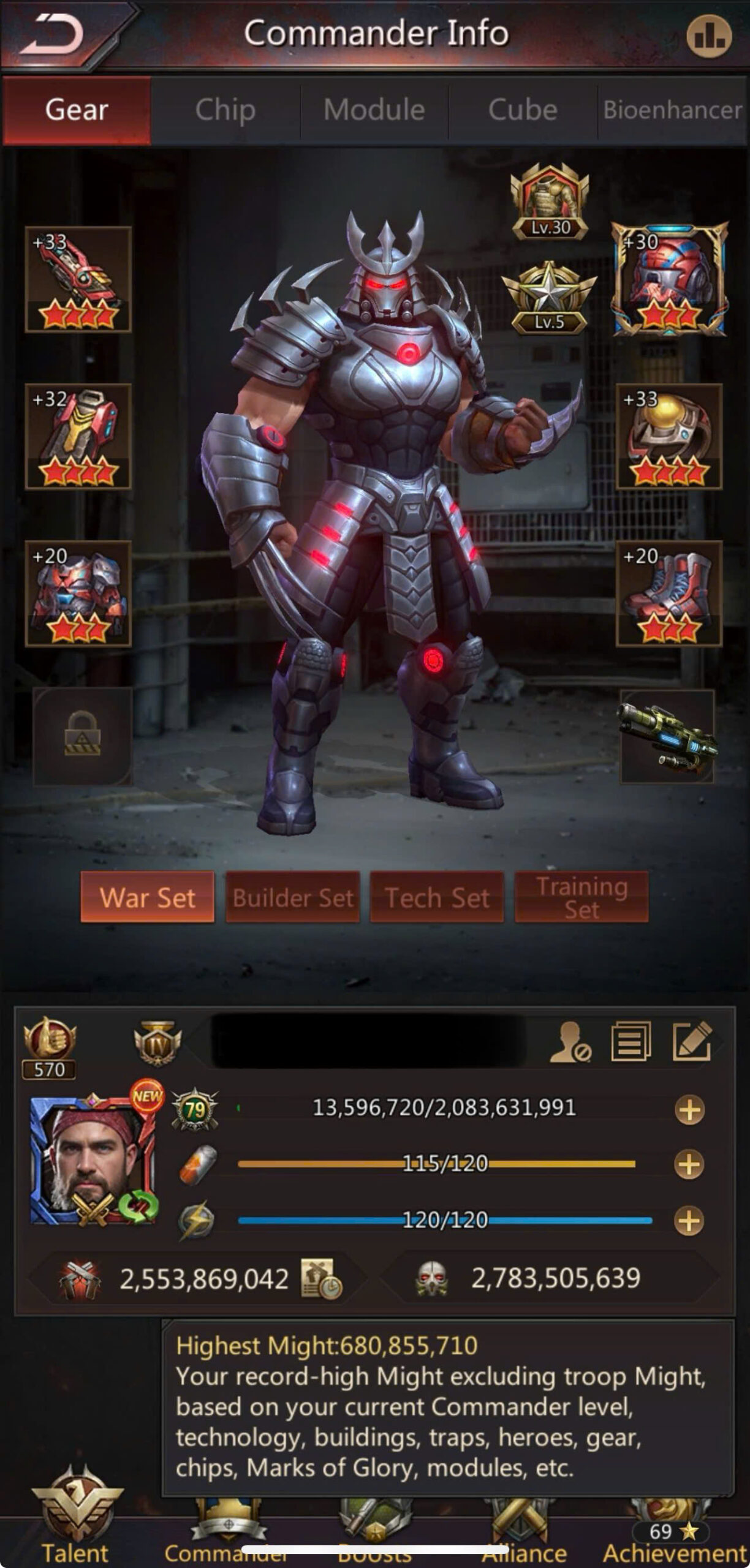Open the Talent menu
750x1568 pixels.
pos(76,1525)
